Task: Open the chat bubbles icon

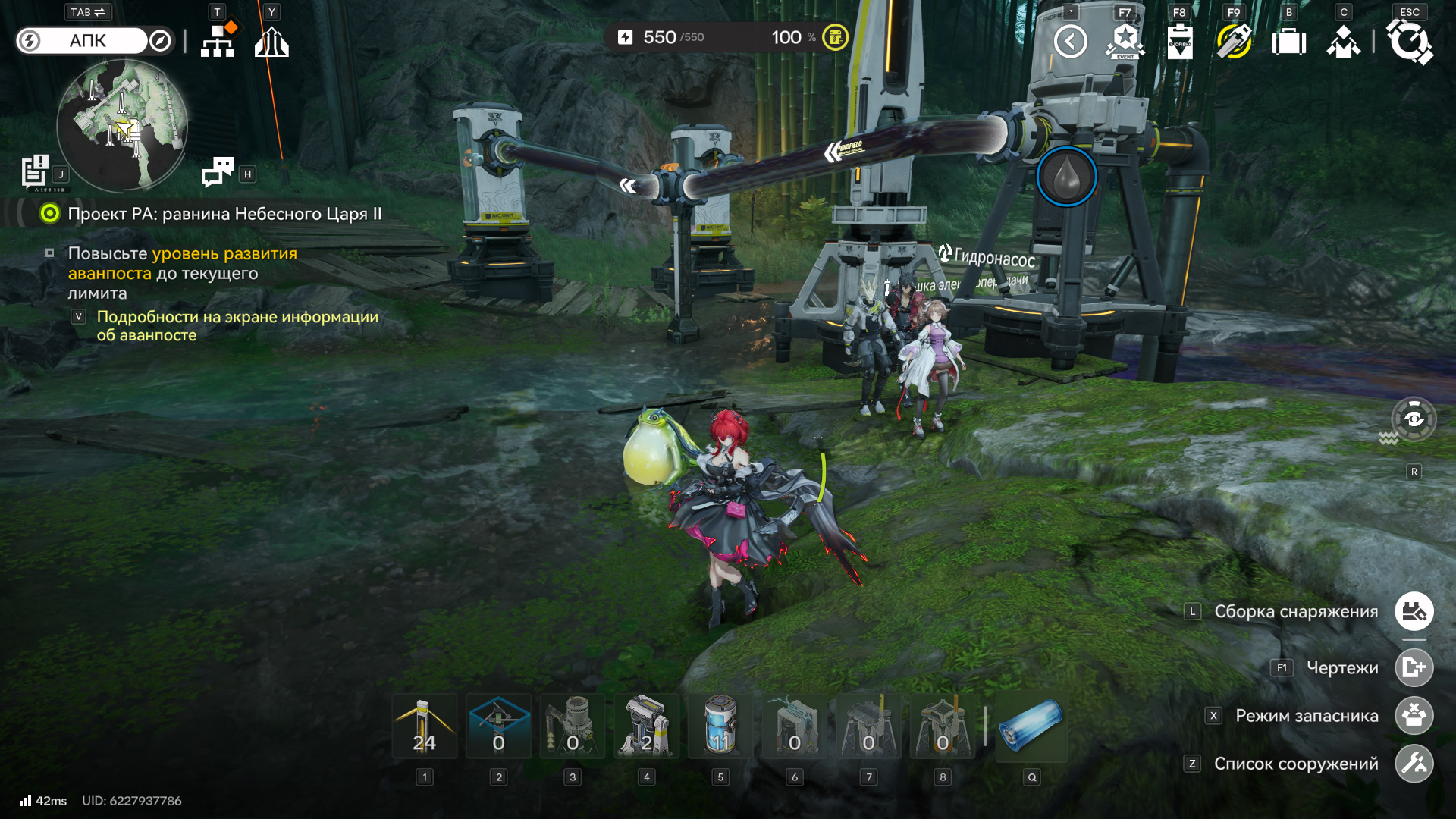Action: 218,172
